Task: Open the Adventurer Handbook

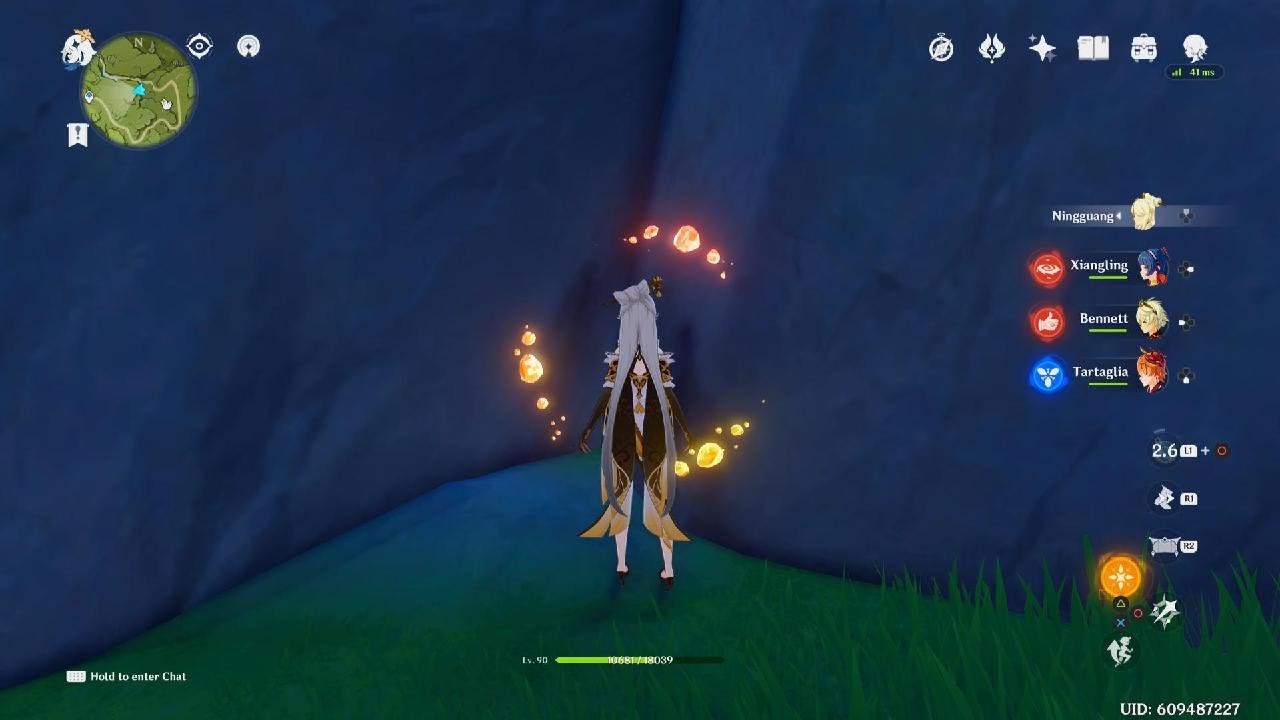Action: click(992, 47)
